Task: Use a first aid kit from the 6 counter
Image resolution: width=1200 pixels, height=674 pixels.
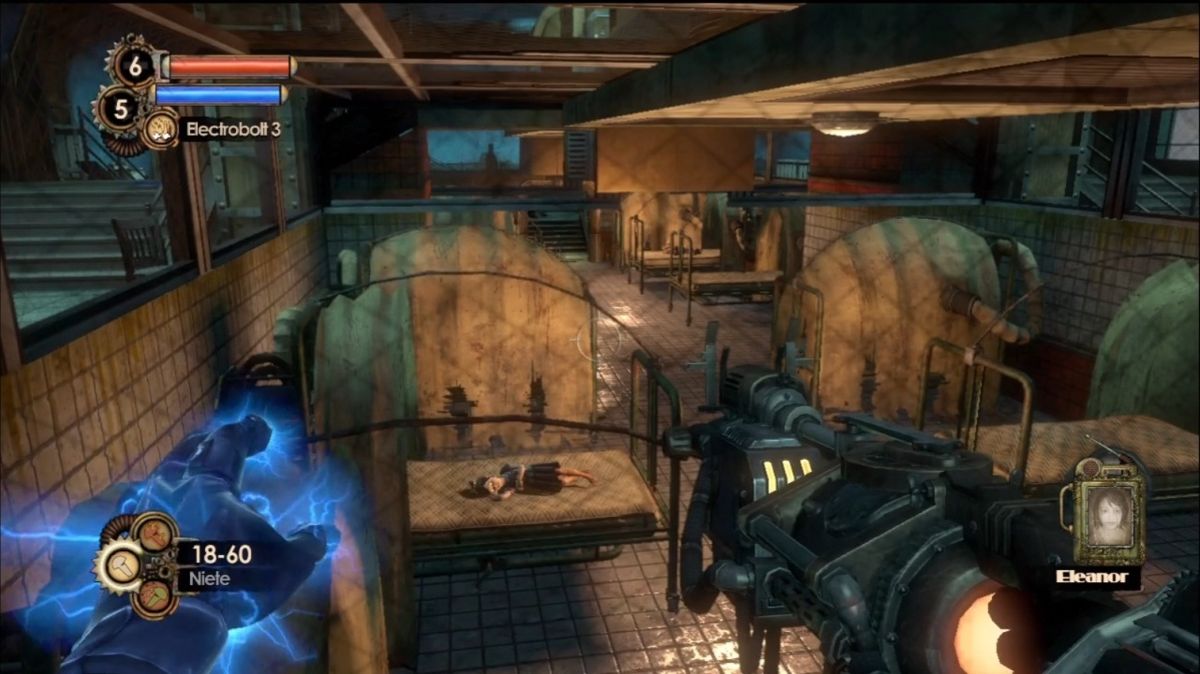Action: tap(133, 65)
